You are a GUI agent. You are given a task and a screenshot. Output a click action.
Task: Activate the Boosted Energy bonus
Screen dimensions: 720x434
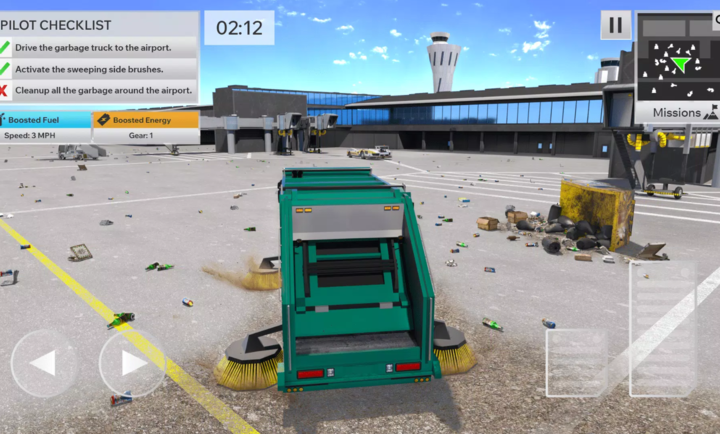click(146, 120)
